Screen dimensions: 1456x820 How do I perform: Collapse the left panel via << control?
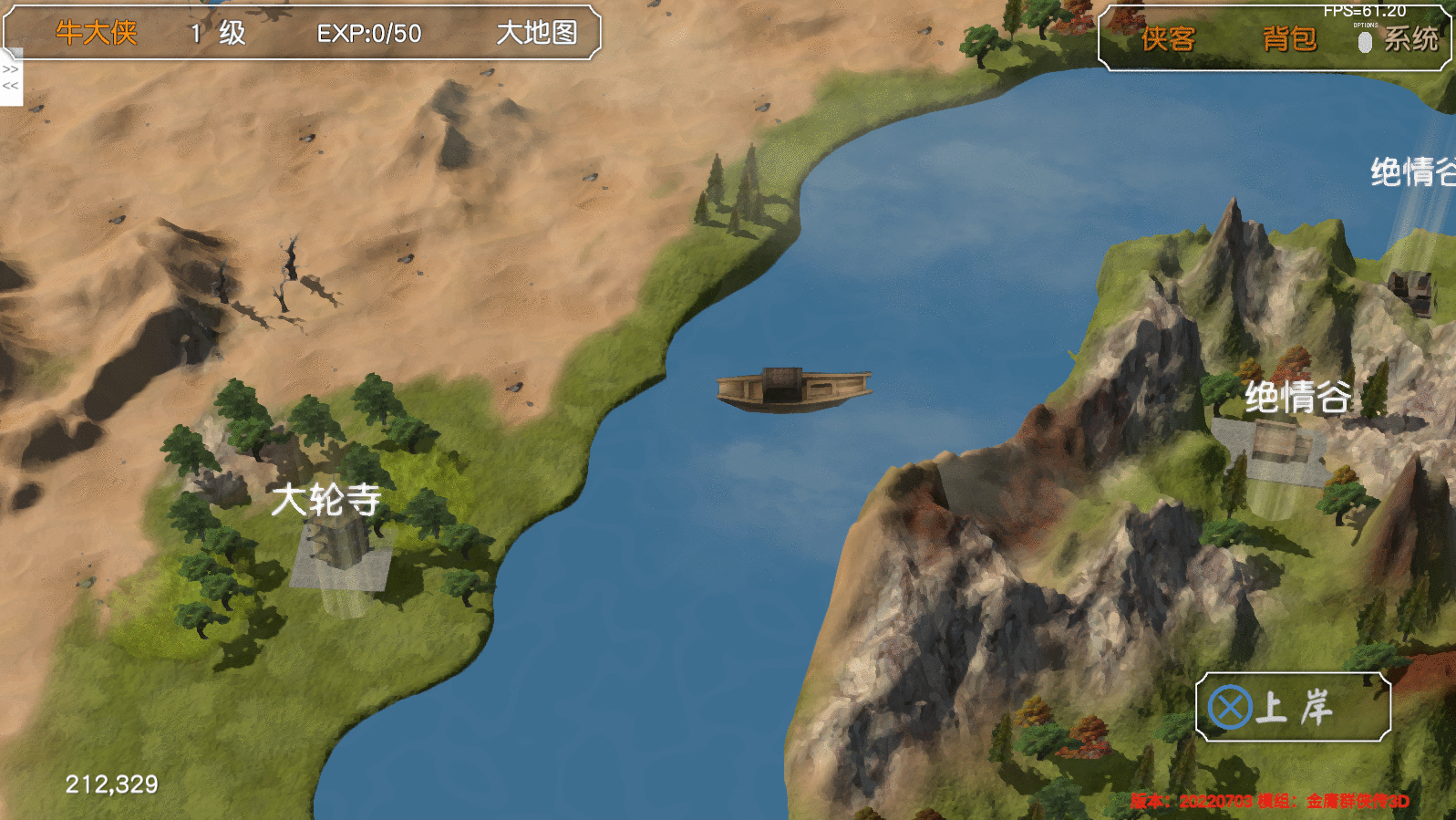click(x=11, y=86)
